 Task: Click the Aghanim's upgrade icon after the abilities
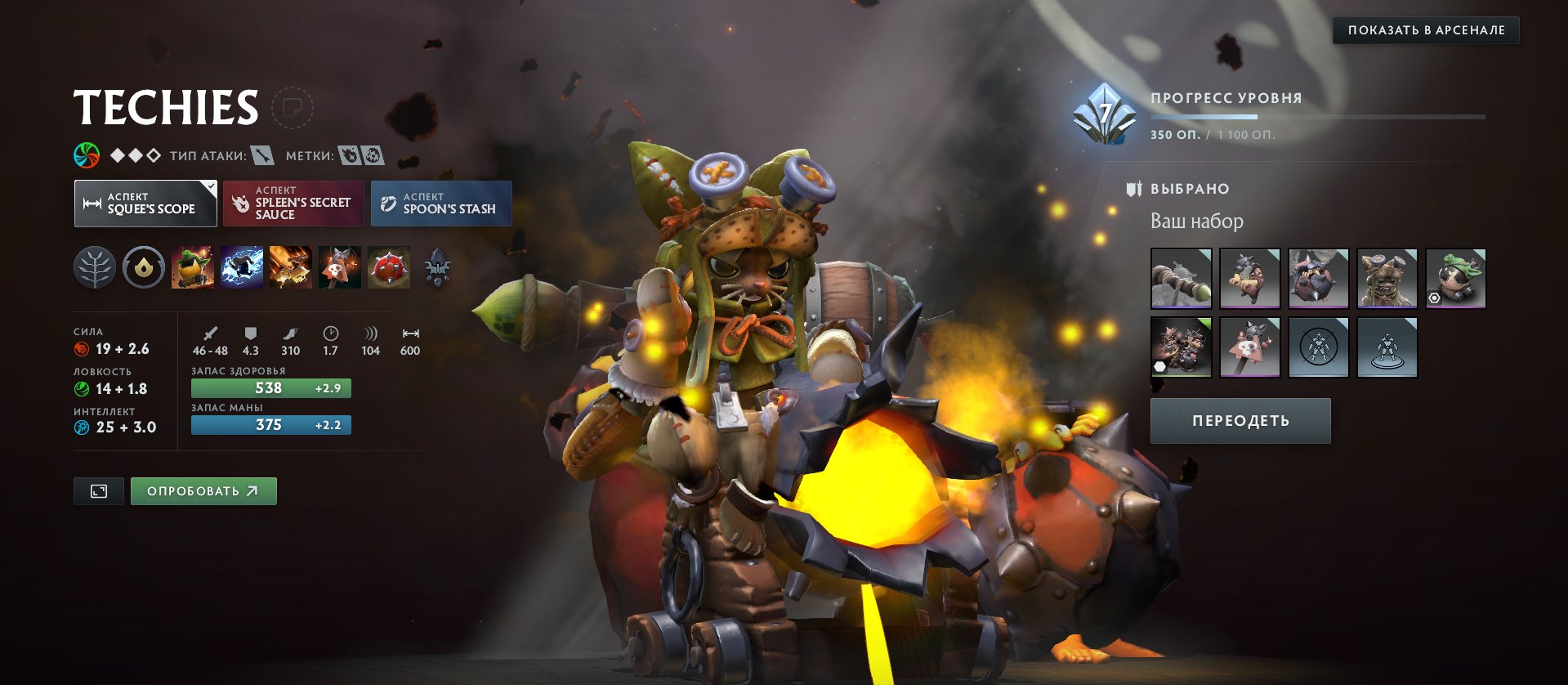440,267
